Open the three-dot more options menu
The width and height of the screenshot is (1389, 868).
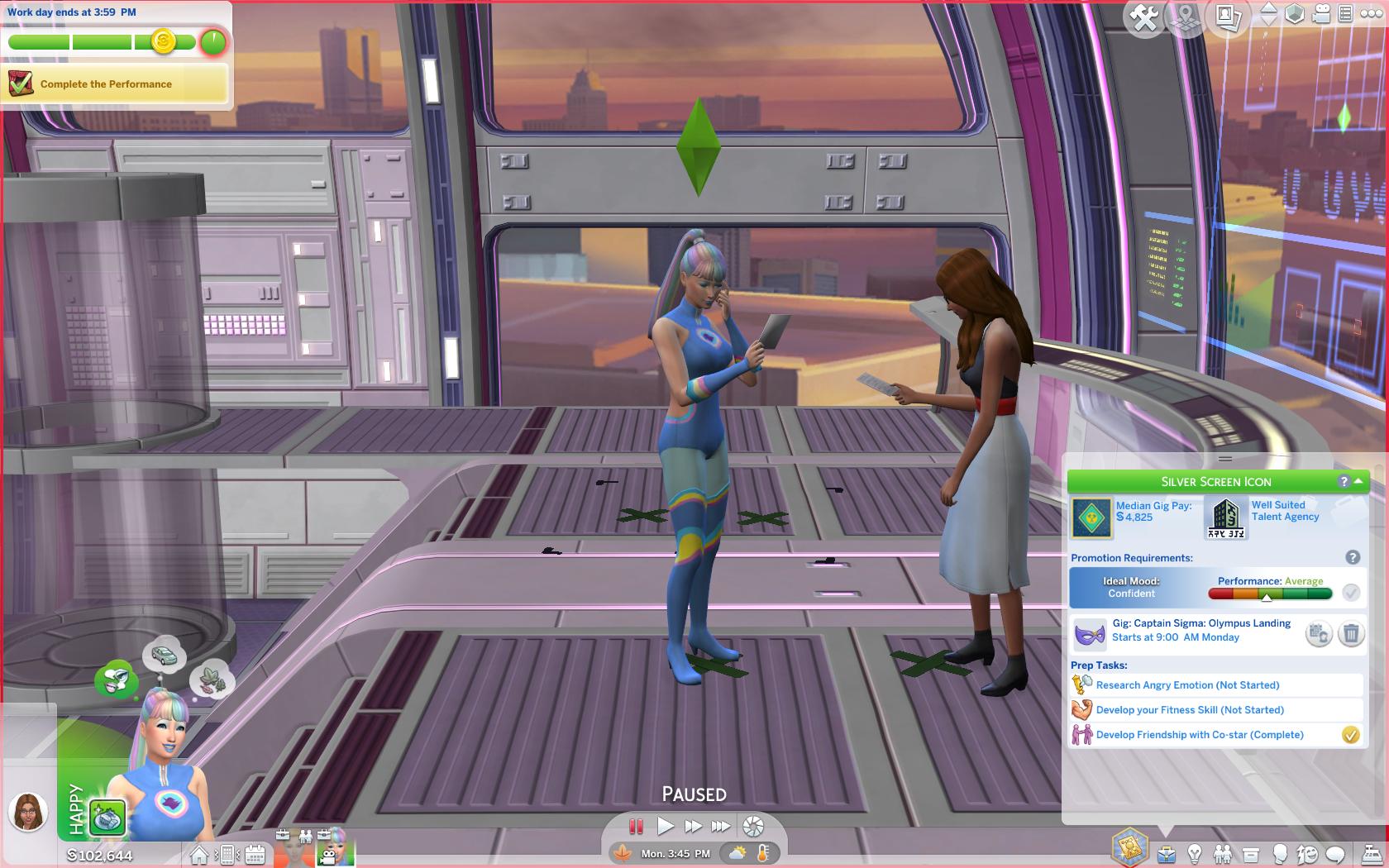pos(1372,15)
